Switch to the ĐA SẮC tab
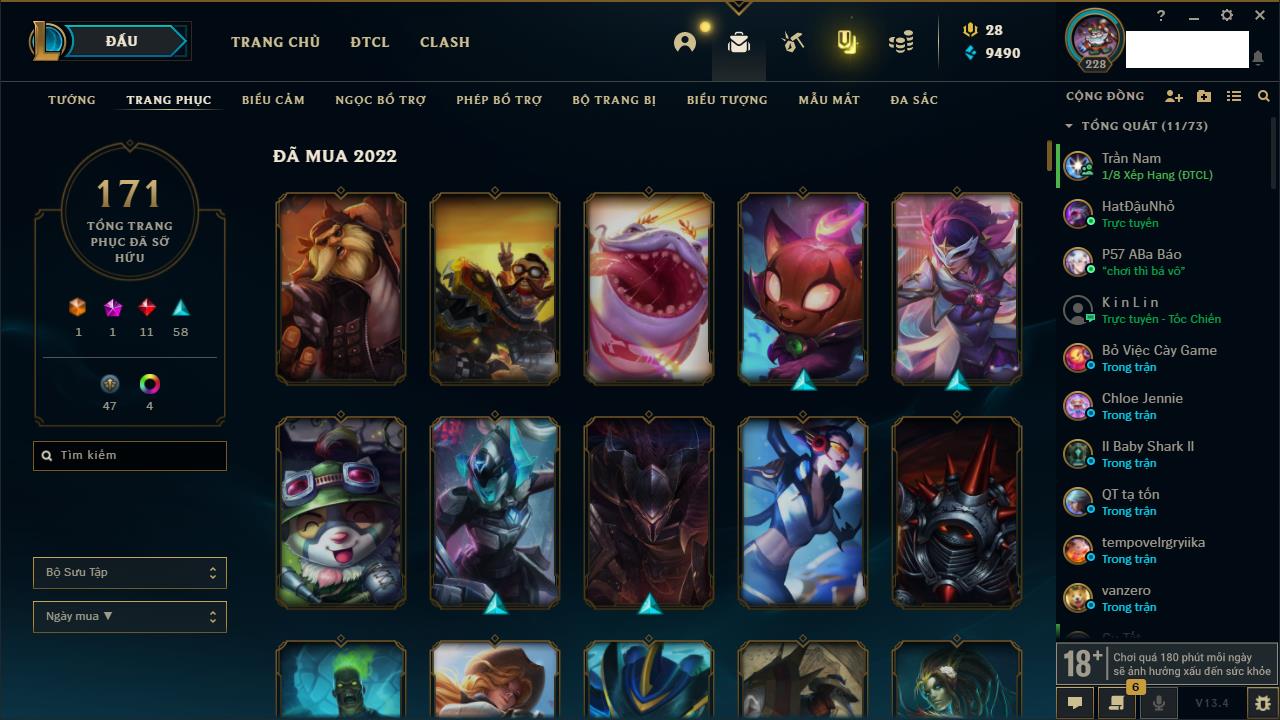 914,100
